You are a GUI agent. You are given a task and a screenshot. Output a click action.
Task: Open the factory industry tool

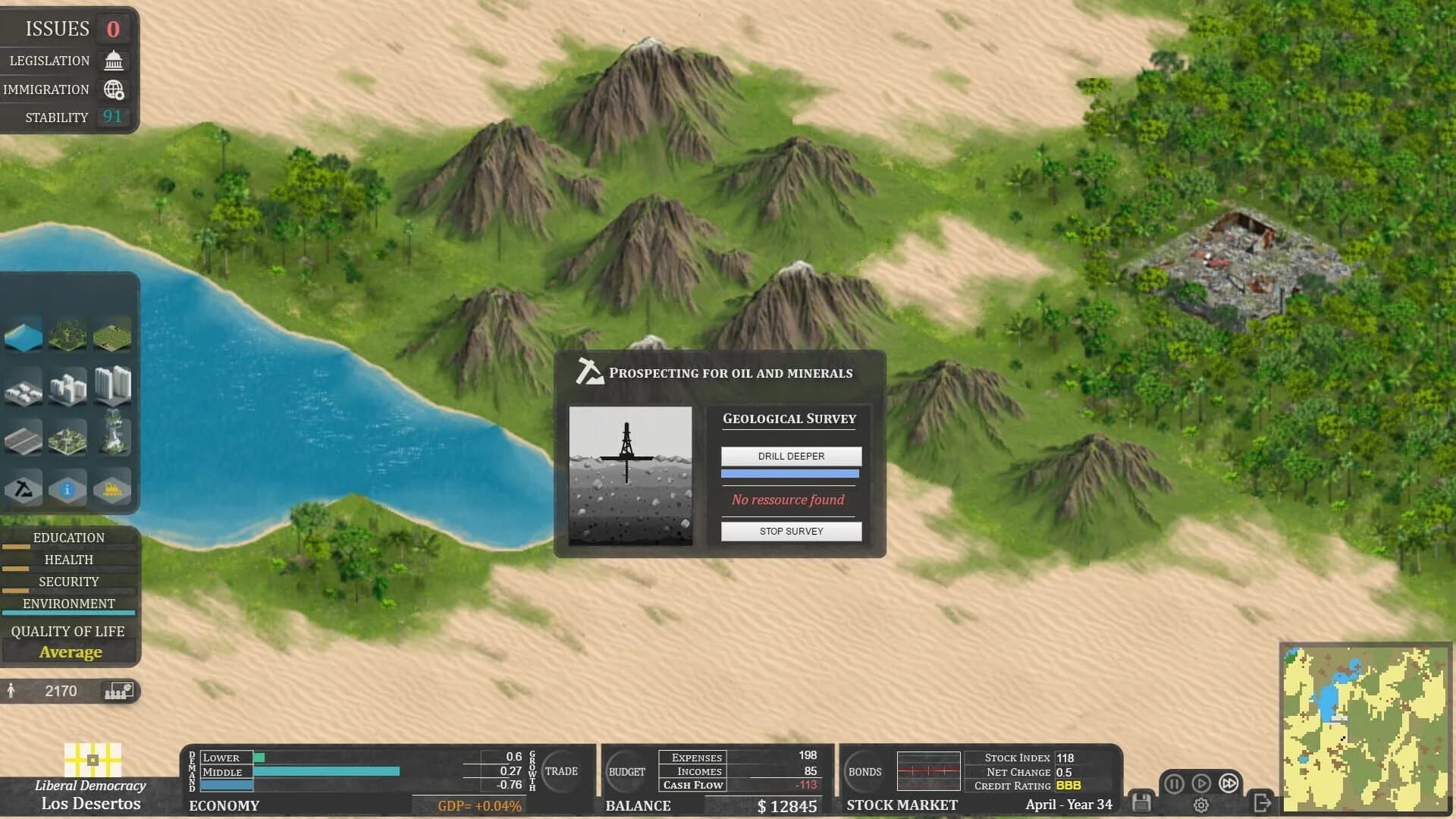point(113,488)
